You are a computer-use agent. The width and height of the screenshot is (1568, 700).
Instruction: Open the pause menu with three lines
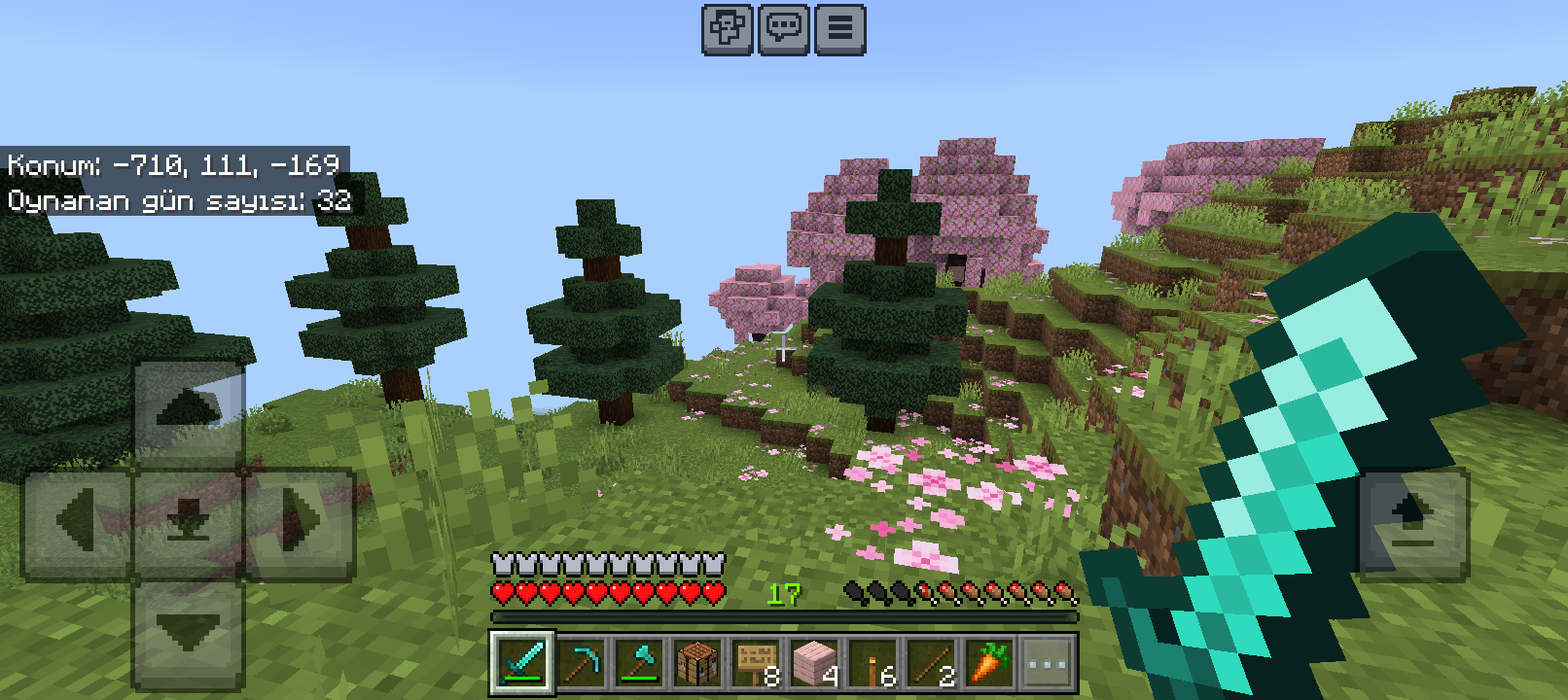(x=840, y=29)
